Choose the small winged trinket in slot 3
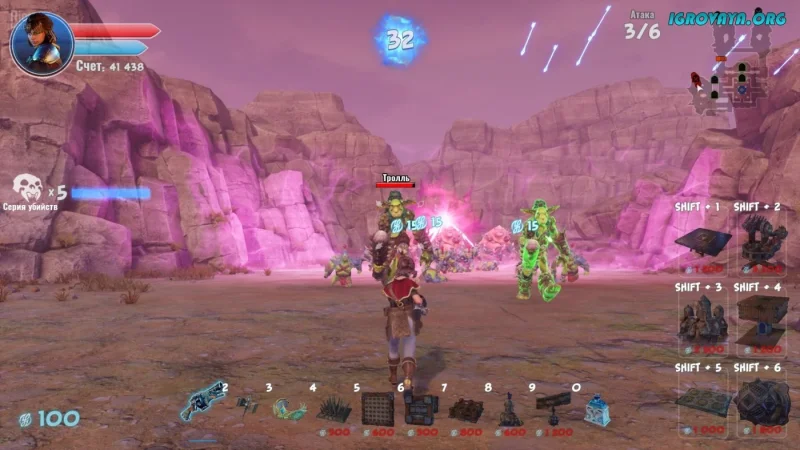 coord(248,405)
